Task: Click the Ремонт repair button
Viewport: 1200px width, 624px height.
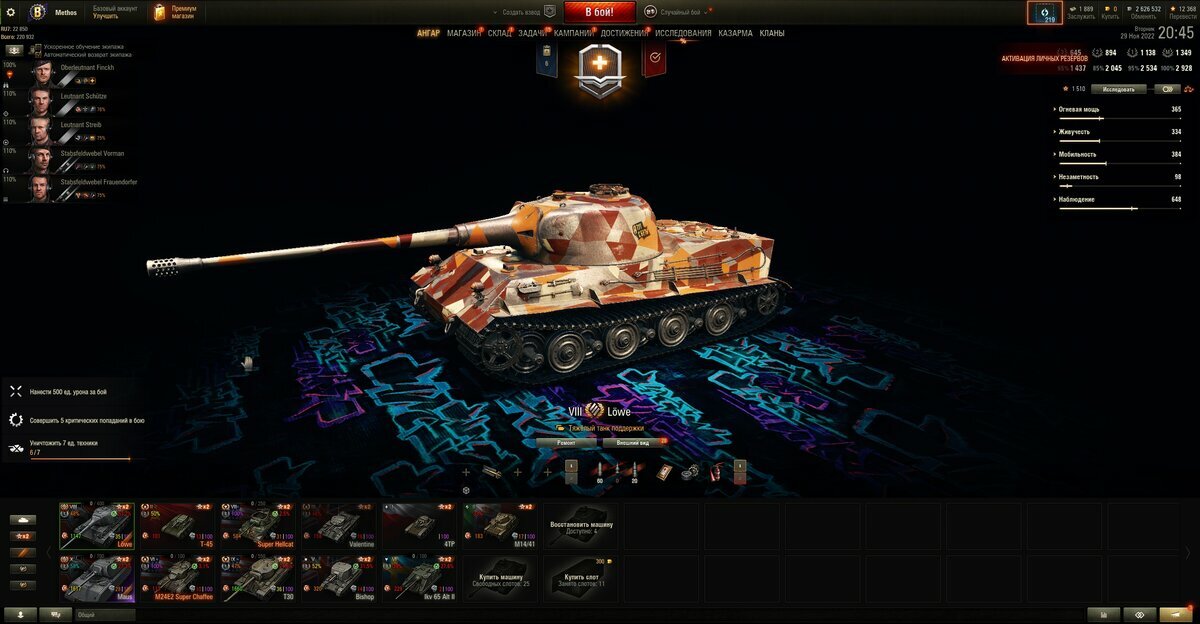Action: click(566, 441)
